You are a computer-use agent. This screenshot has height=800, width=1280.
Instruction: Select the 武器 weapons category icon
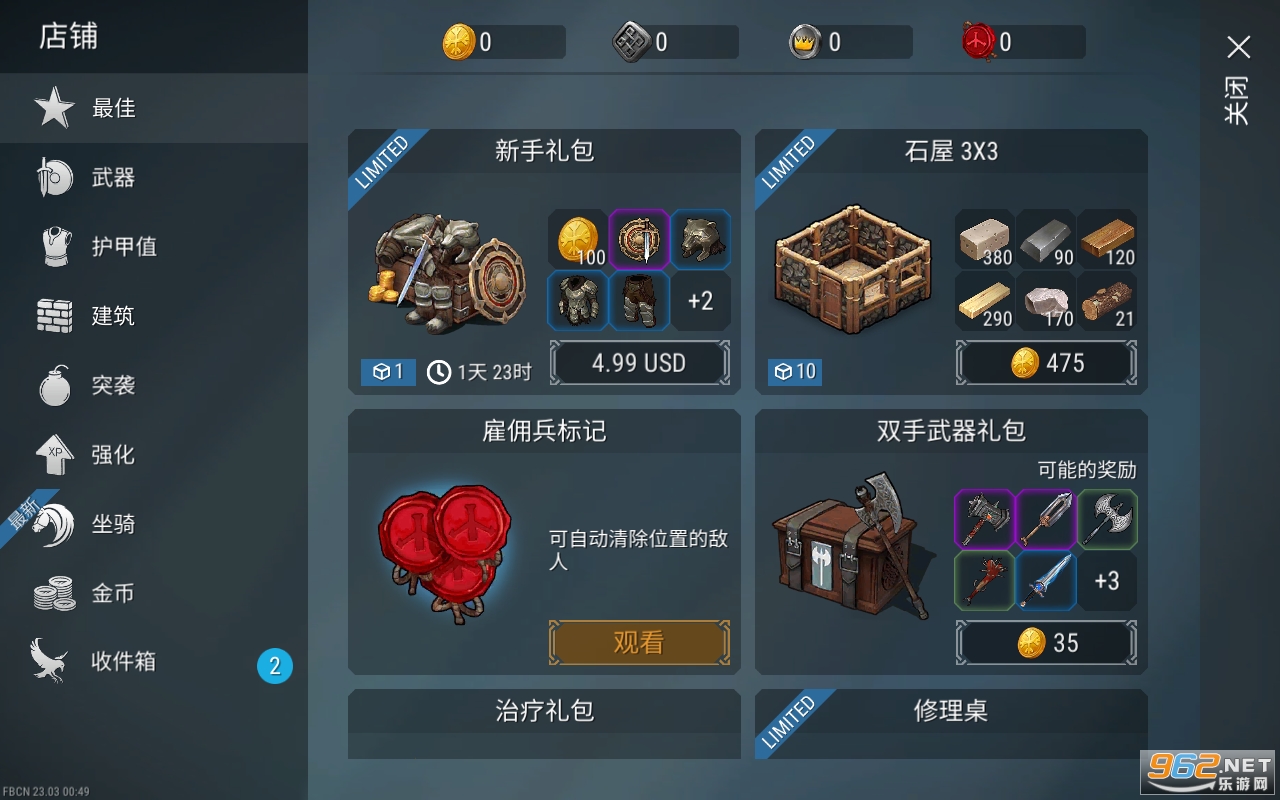coord(55,177)
